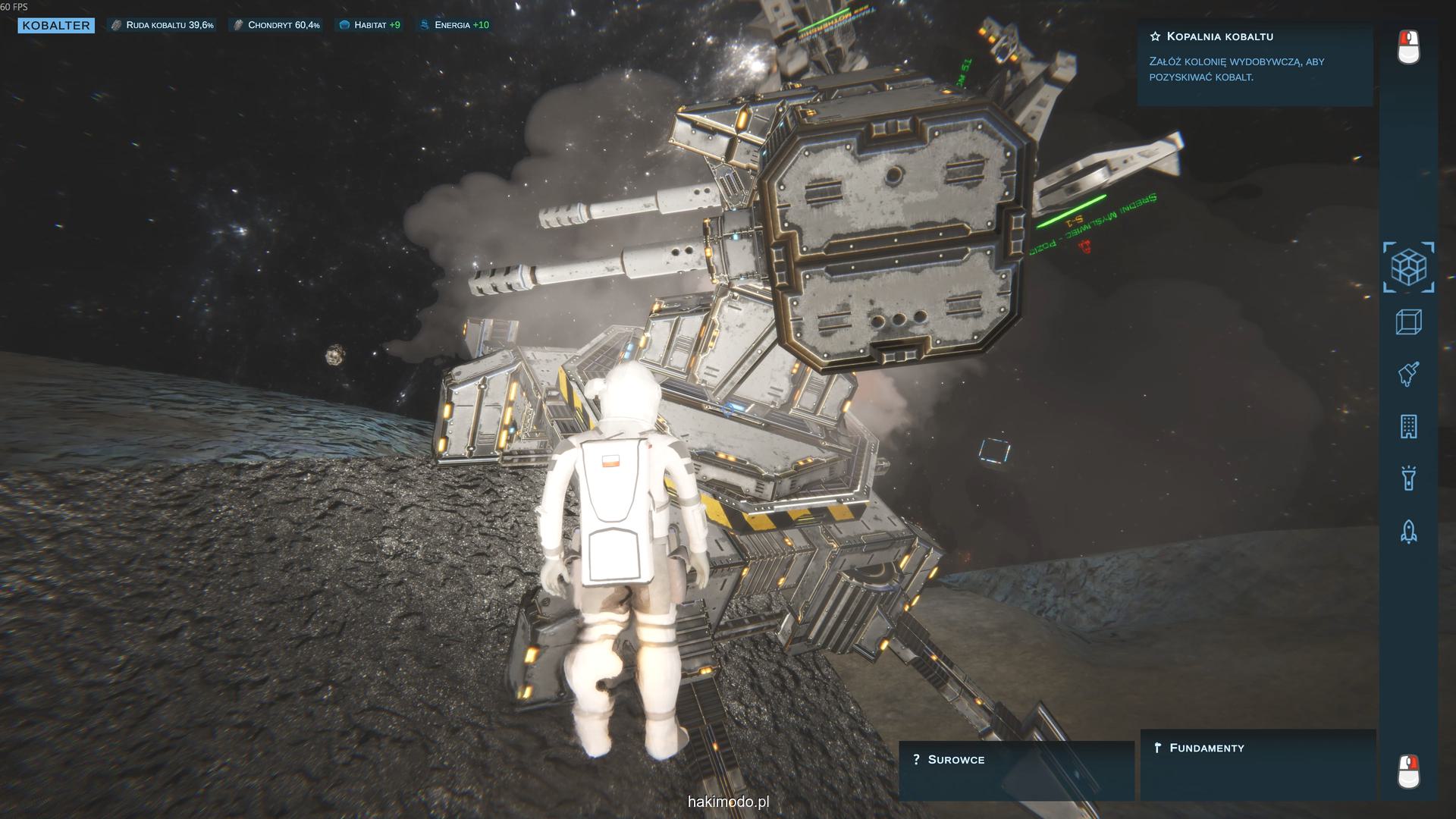Select the Chondryt resource indicator
This screenshot has height=819, width=1456.
point(277,25)
